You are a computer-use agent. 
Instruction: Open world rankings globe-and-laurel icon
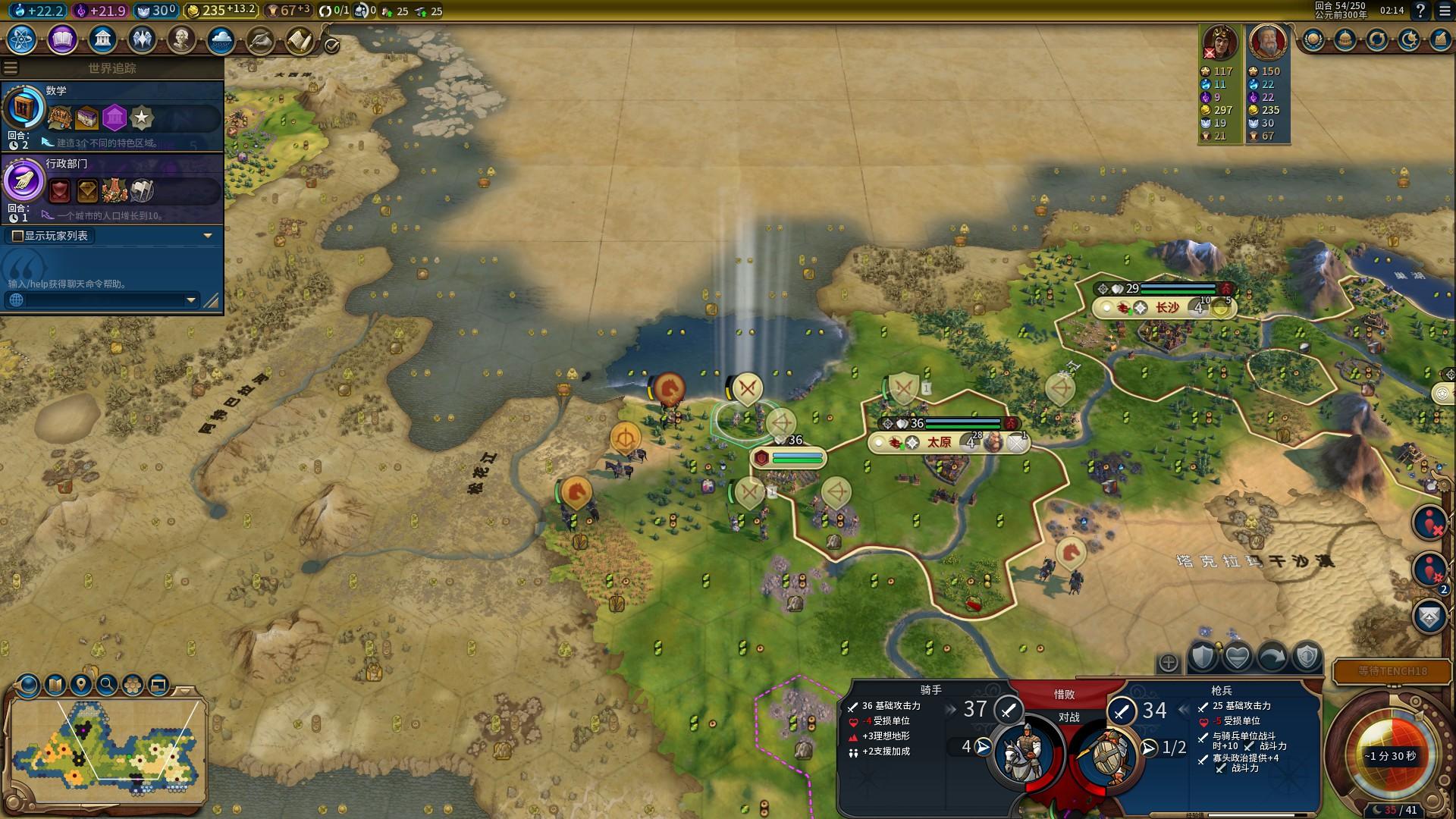click(1313, 39)
